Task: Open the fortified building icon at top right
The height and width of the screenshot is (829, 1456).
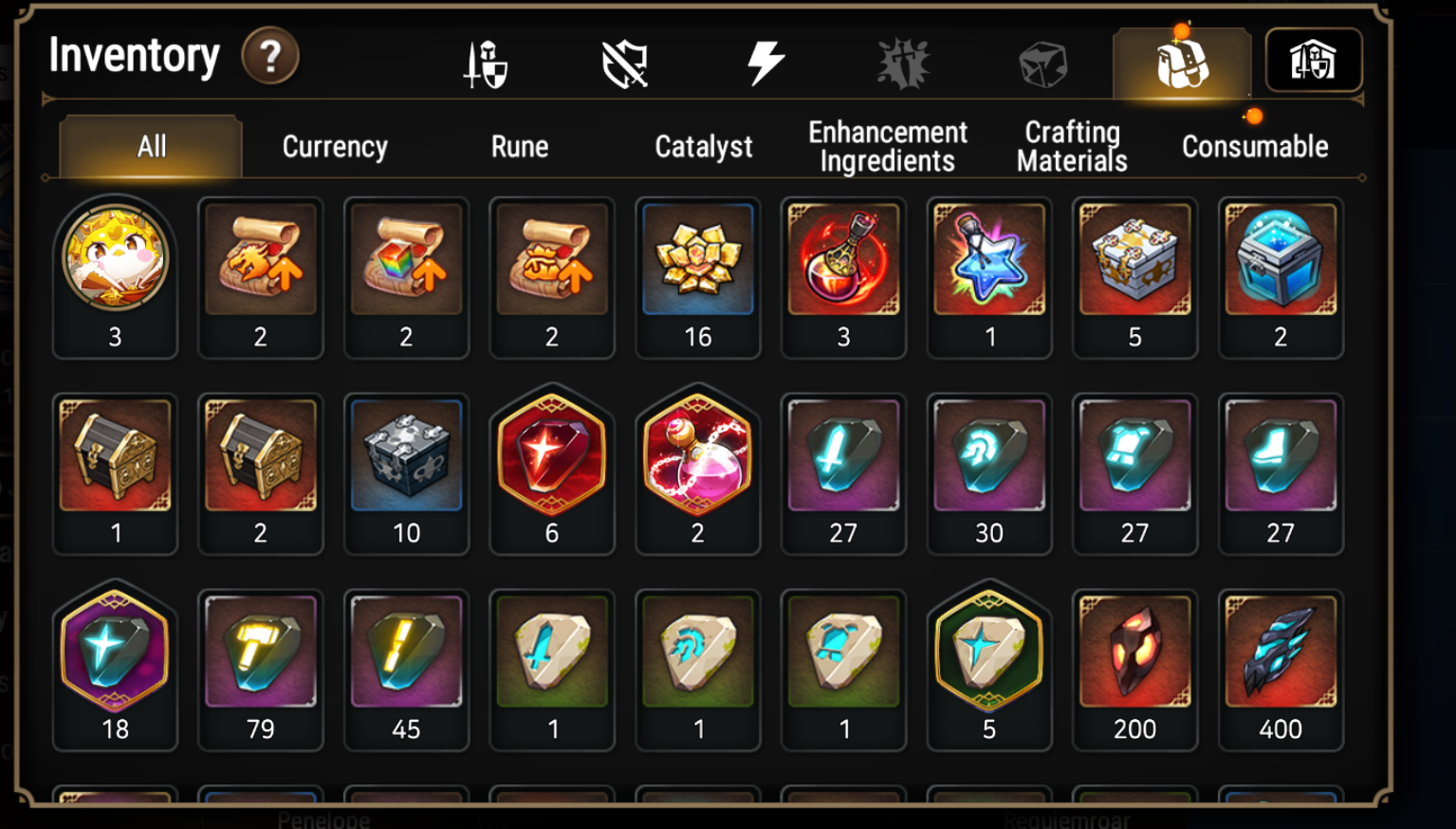Action: 1316,62
